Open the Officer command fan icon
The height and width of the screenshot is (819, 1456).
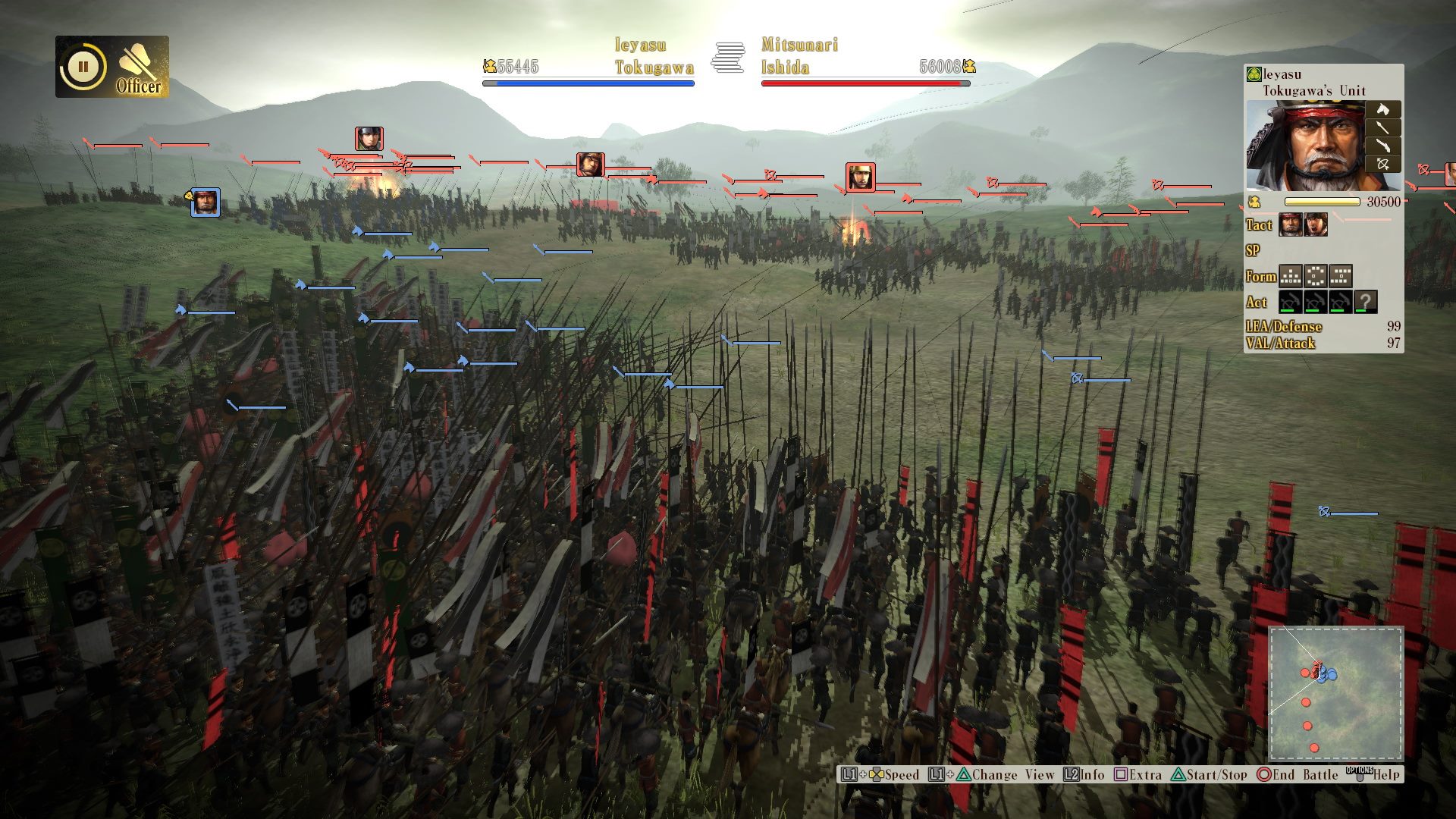coord(140,67)
